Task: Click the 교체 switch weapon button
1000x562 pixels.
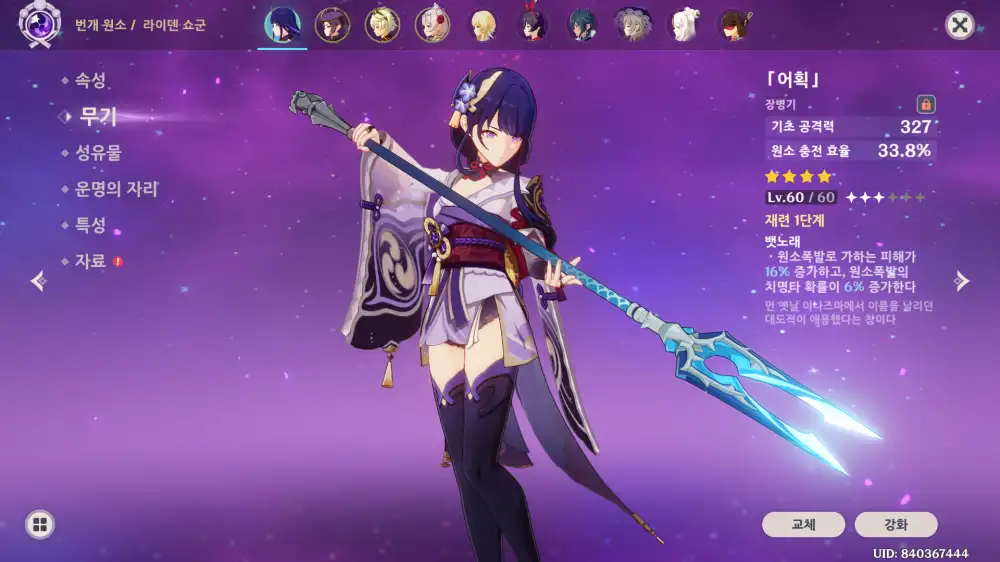Action: click(803, 524)
